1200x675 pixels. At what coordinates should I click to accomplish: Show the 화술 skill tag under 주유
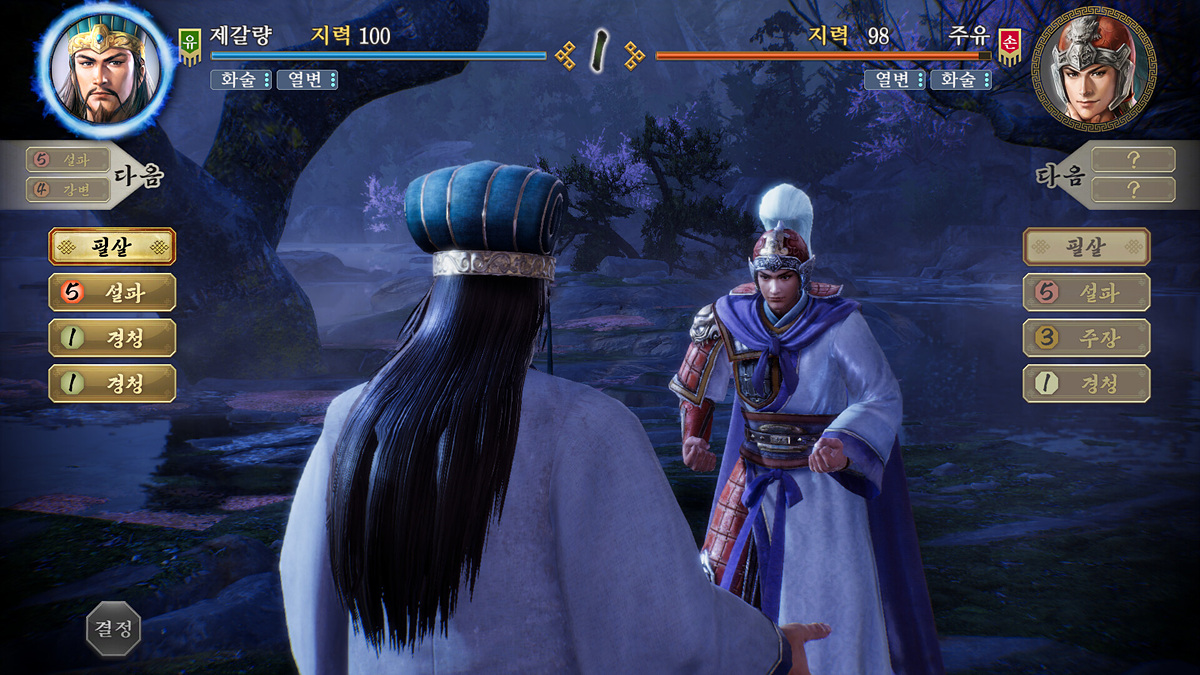click(960, 80)
